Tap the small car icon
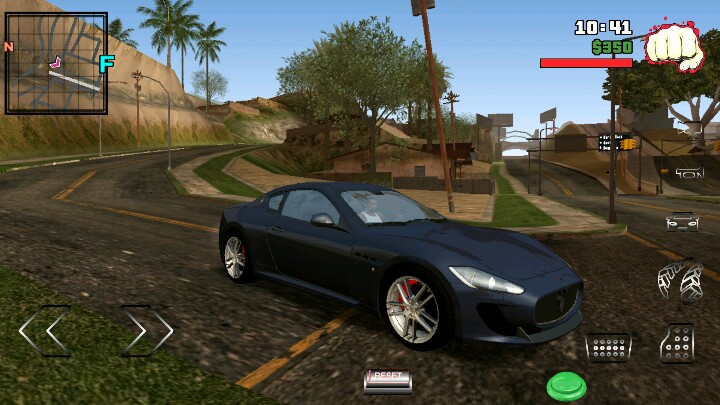720x405 pixels. tap(682, 221)
